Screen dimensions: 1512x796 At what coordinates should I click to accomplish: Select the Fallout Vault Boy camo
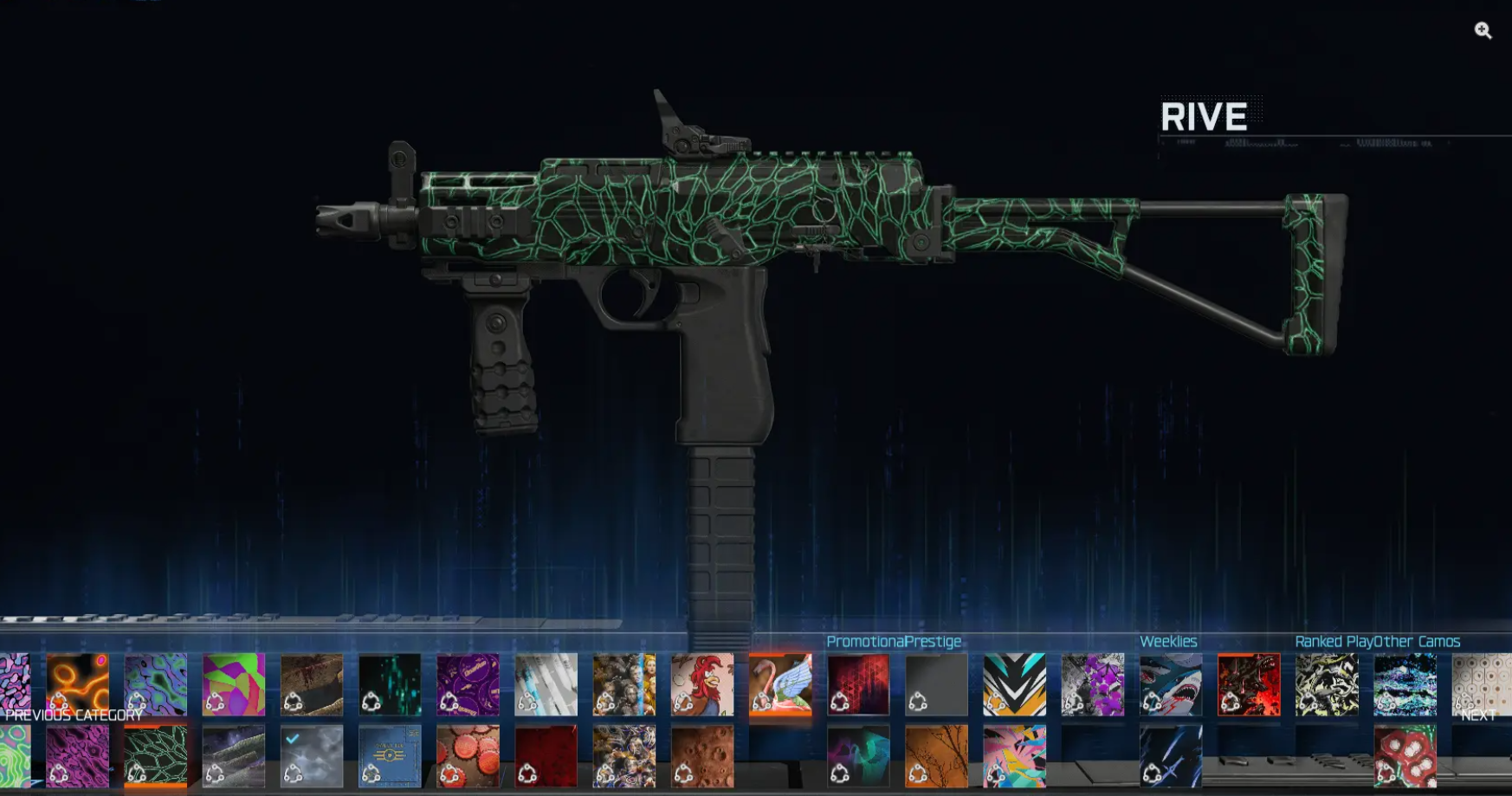pyautogui.click(x=388, y=754)
